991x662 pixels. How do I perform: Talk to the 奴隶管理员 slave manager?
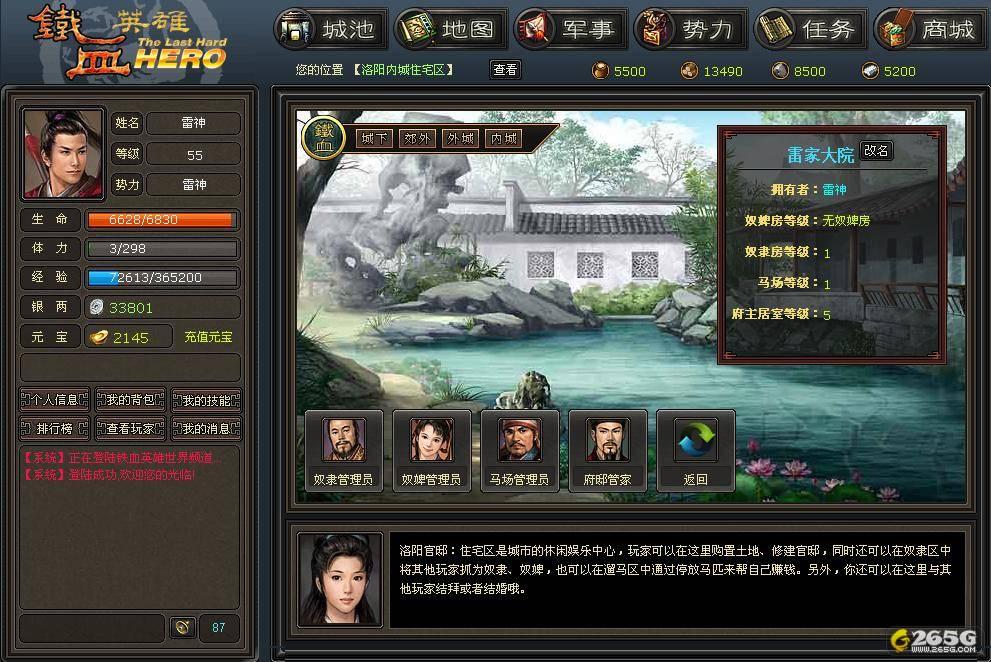pos(343,450)
